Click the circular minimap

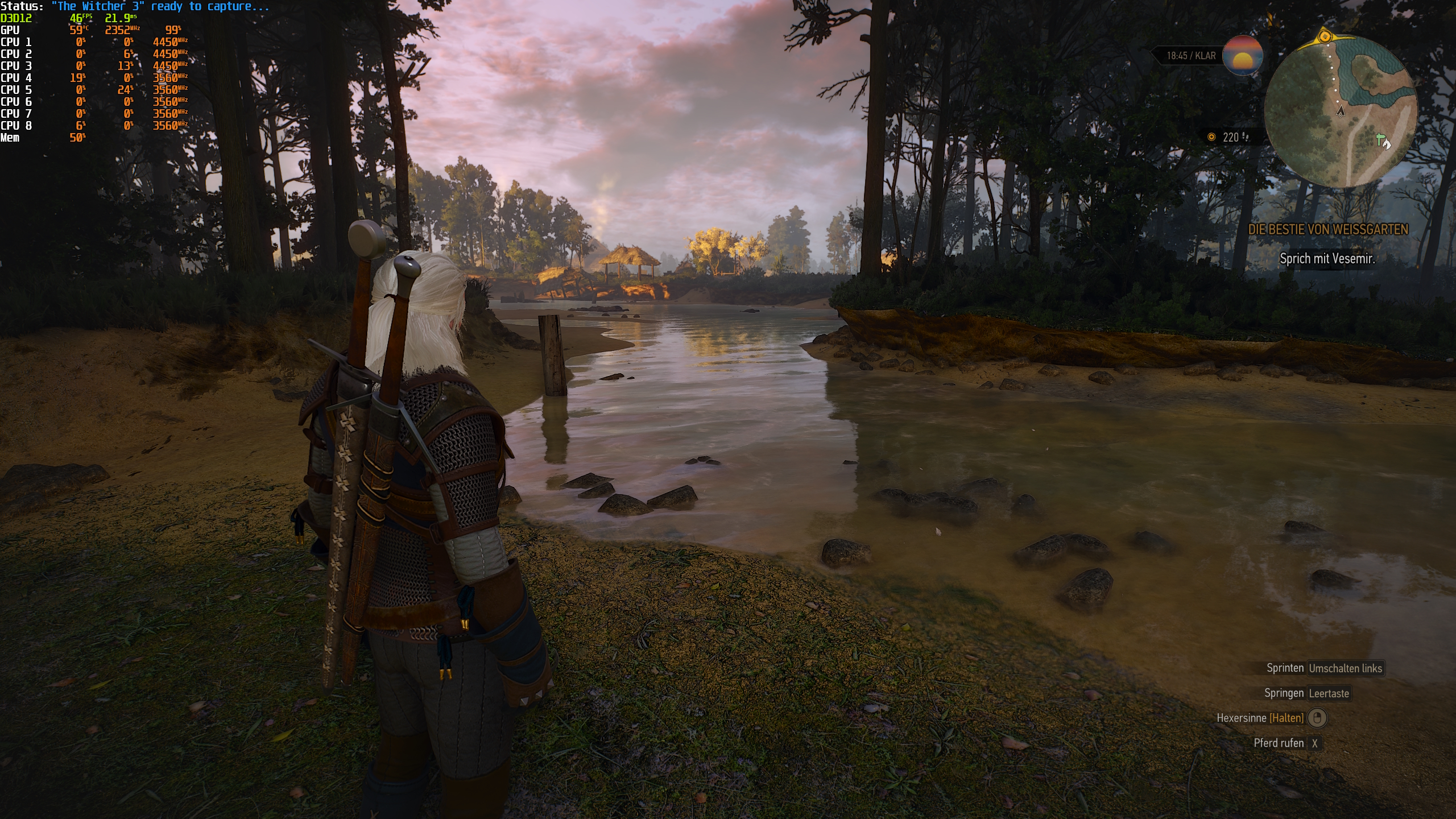(1341, 111)
